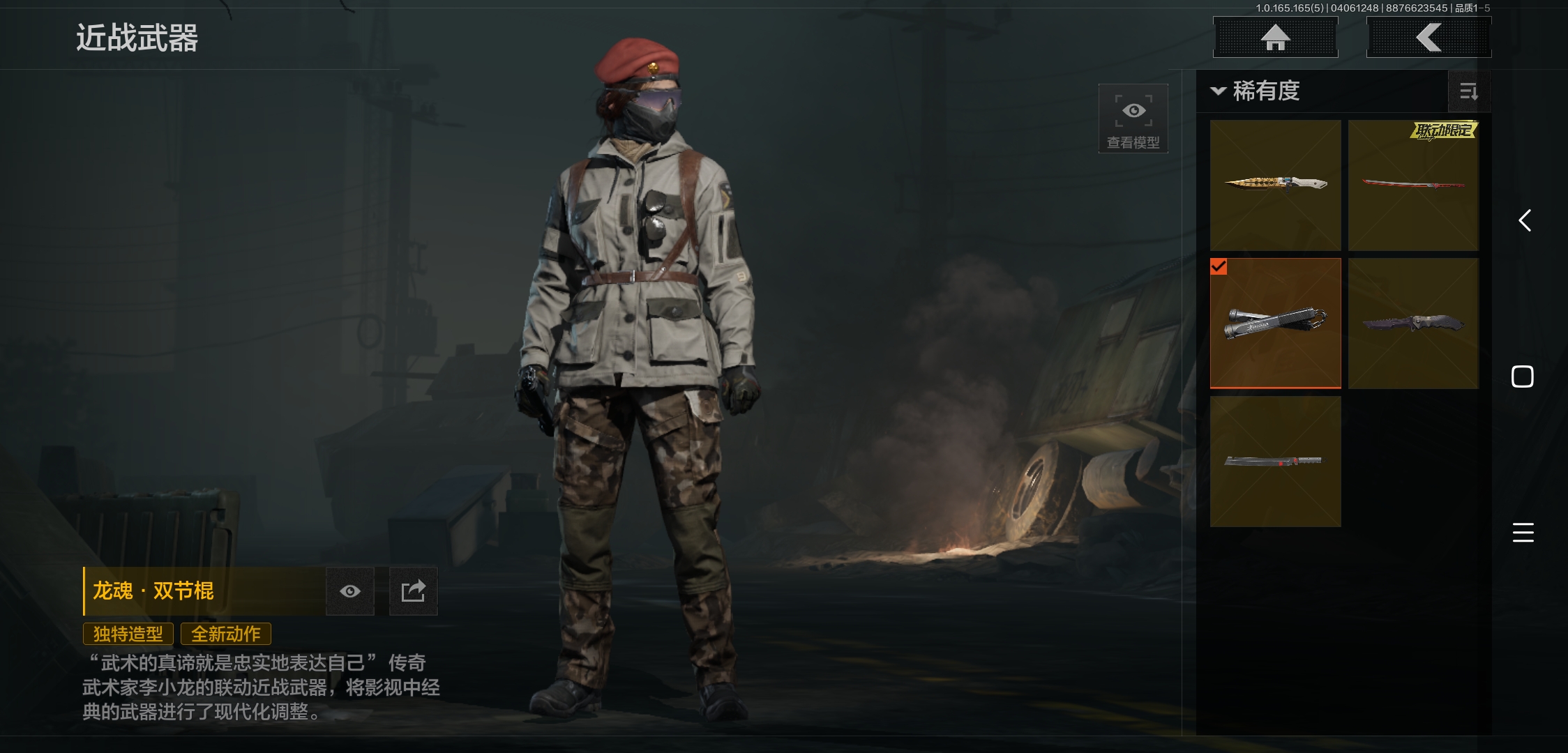Open the 稀有度 rarity sort dropdown

coord(1257,91)
